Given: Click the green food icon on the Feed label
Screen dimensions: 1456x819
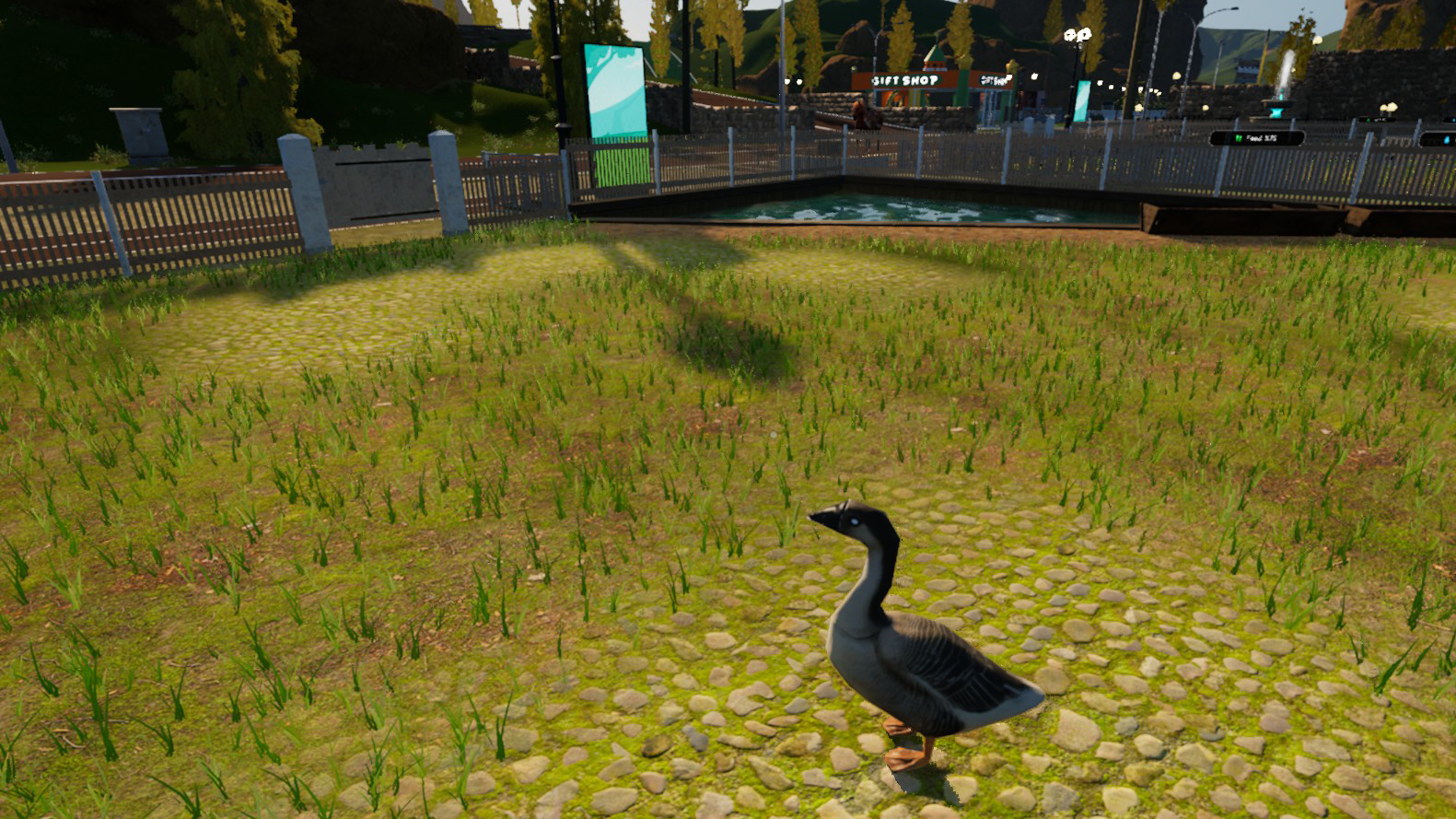Looking at the screenshot, I should (1239, 138).
